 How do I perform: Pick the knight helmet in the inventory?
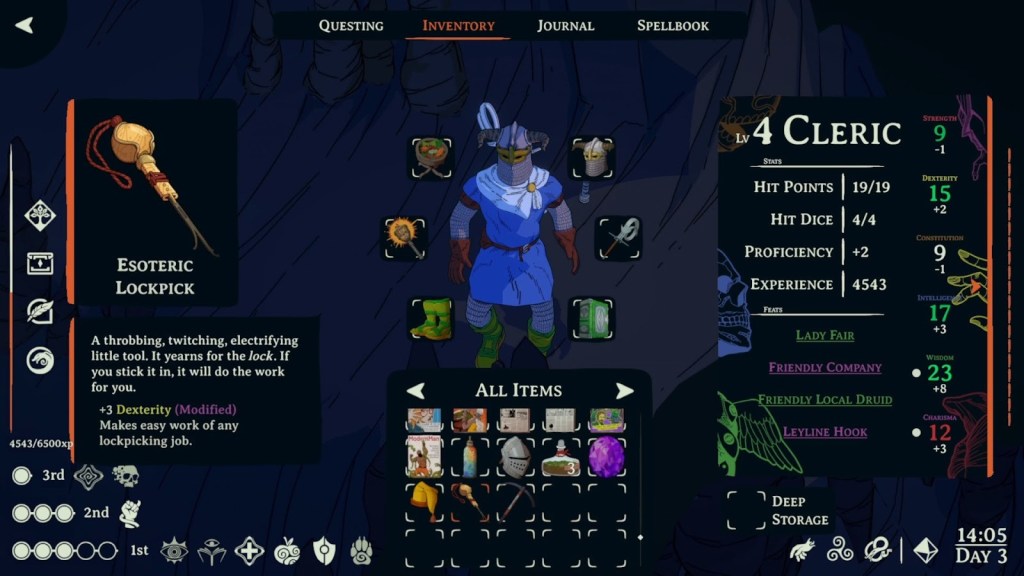point(516,456)
